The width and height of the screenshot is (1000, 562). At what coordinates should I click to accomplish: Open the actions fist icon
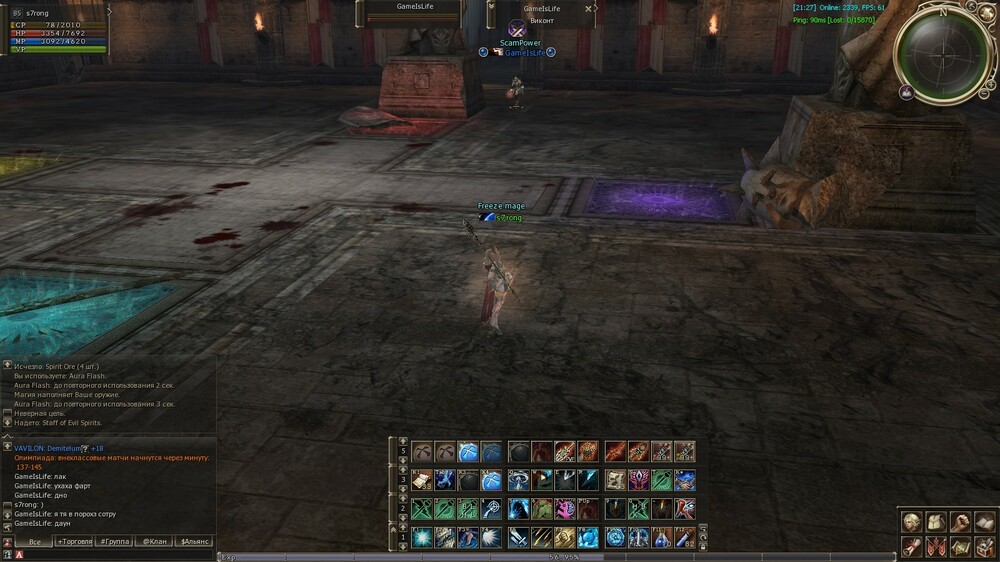coord(960,521)
